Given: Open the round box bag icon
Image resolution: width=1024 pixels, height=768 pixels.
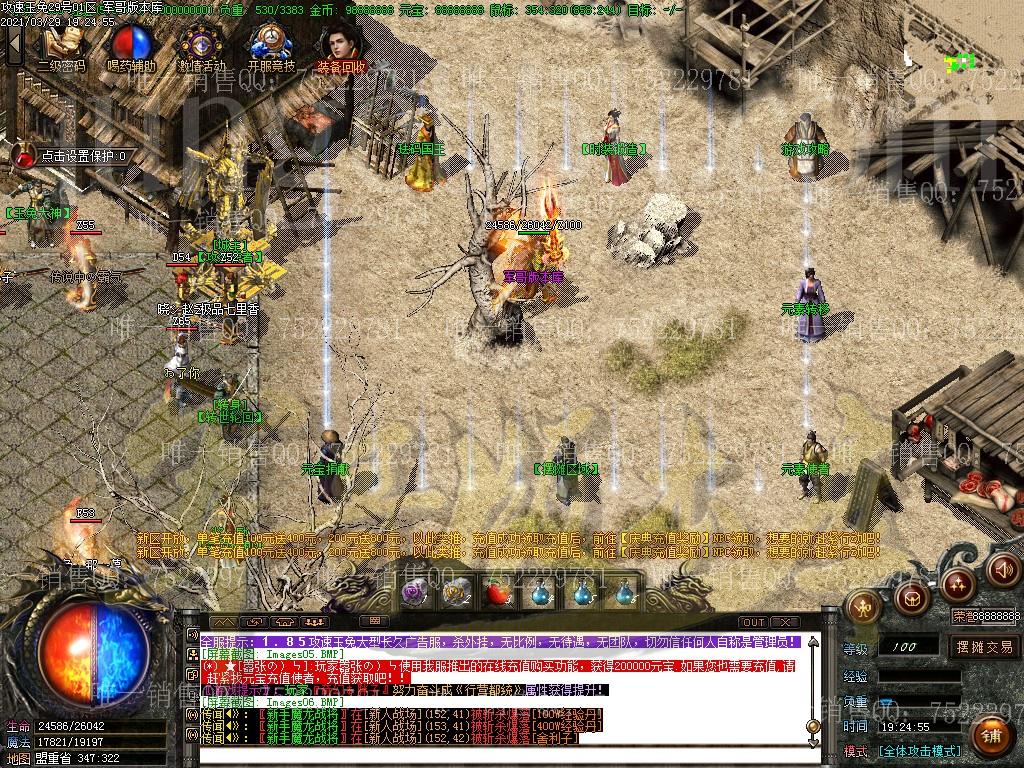Looking at the screenshot, I should [910, 598].
